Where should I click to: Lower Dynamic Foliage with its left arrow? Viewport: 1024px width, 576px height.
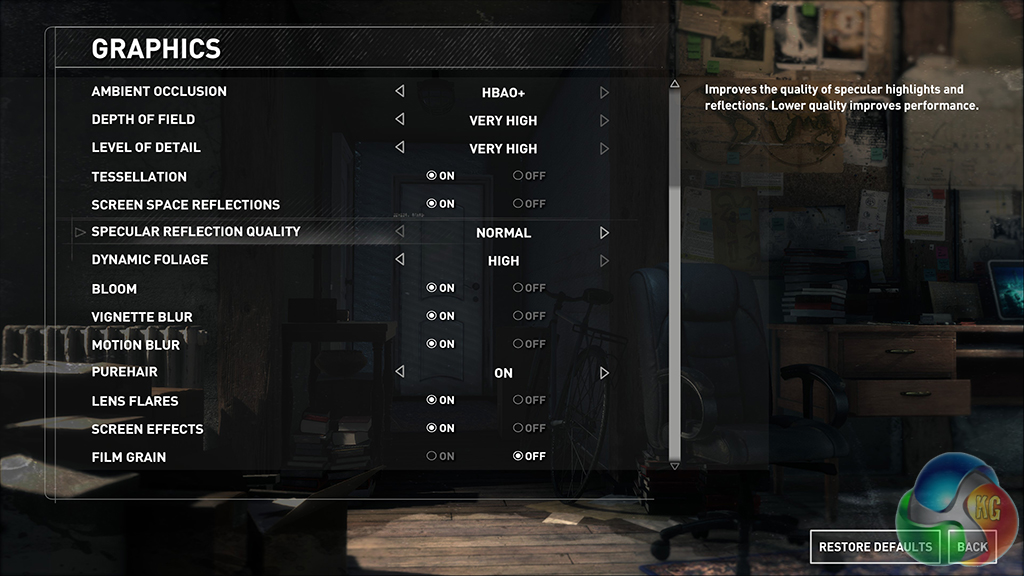(400, 260)
